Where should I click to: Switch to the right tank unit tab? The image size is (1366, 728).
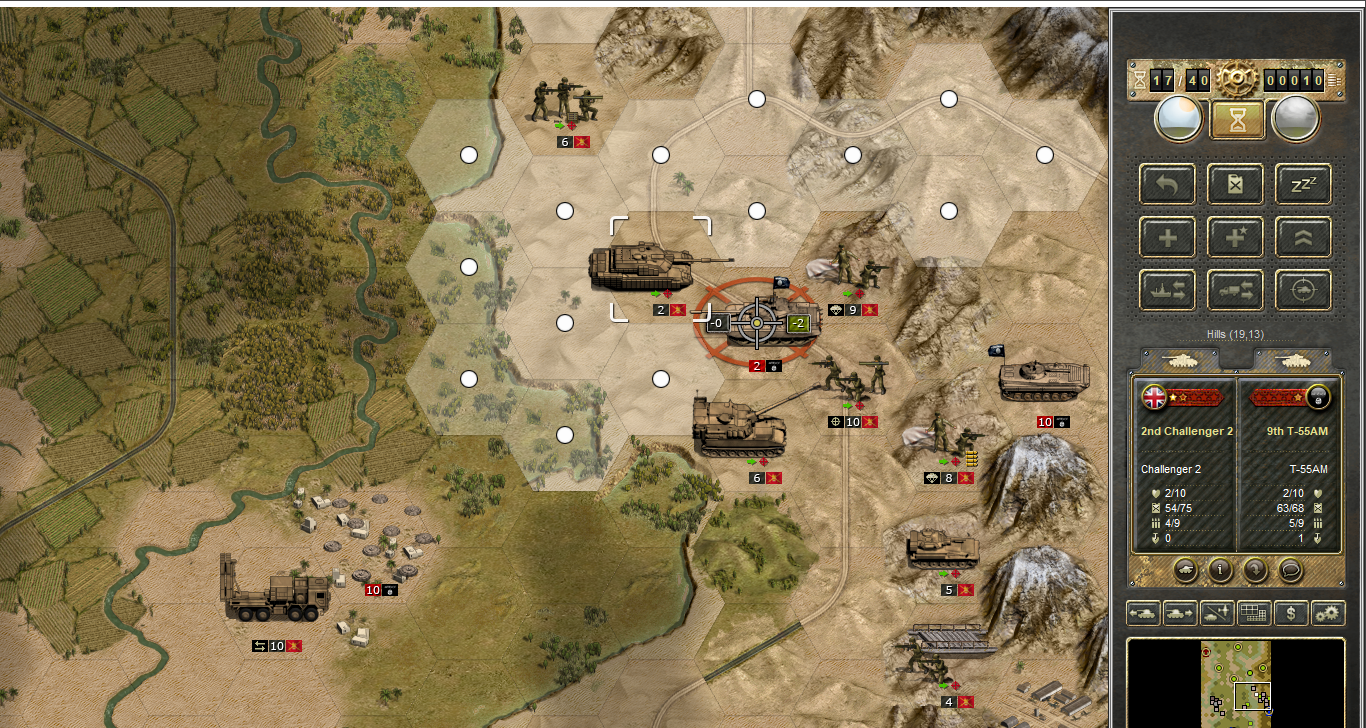click(1293, 358)
